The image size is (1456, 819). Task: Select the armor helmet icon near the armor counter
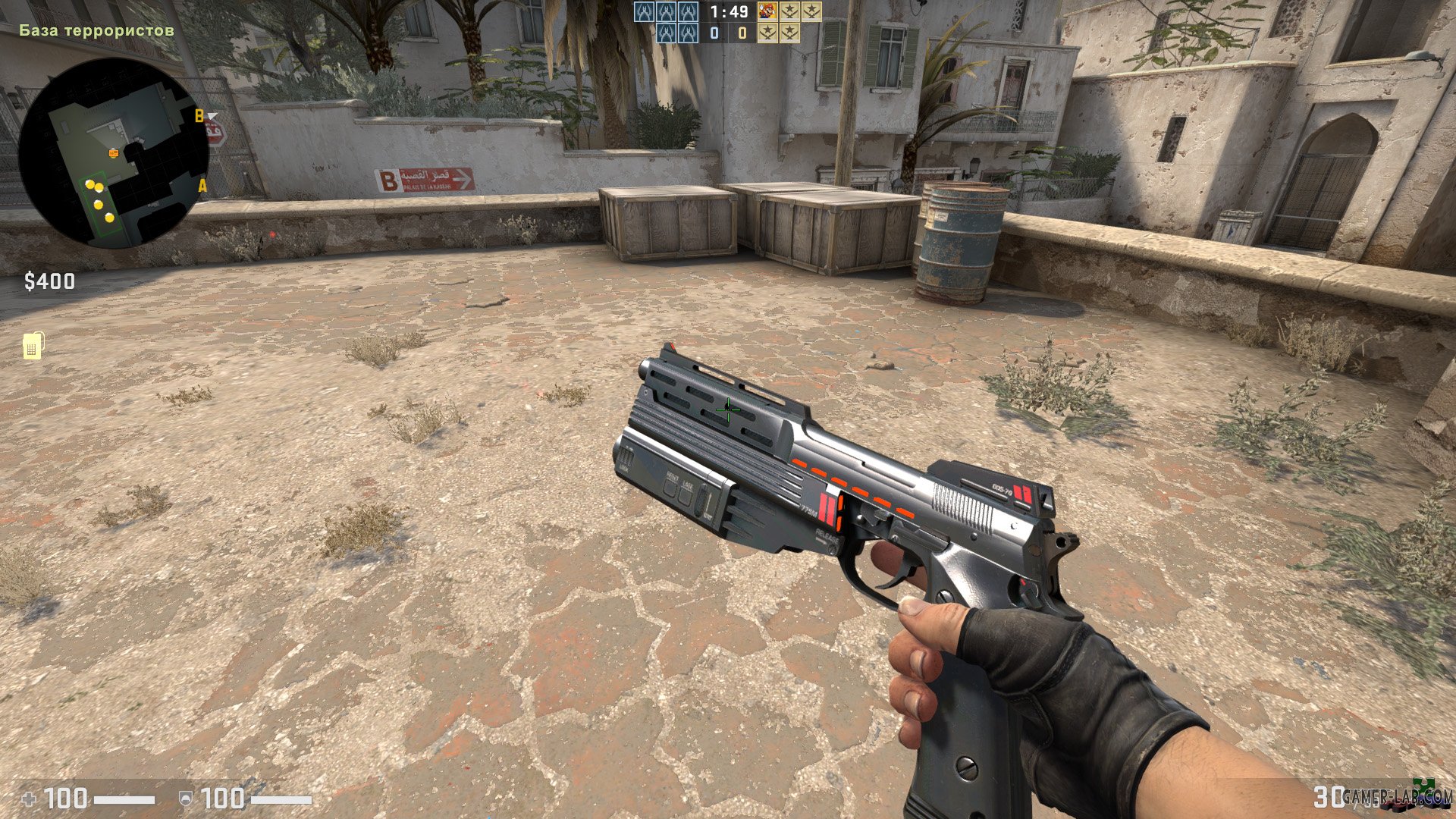(186, 798)
